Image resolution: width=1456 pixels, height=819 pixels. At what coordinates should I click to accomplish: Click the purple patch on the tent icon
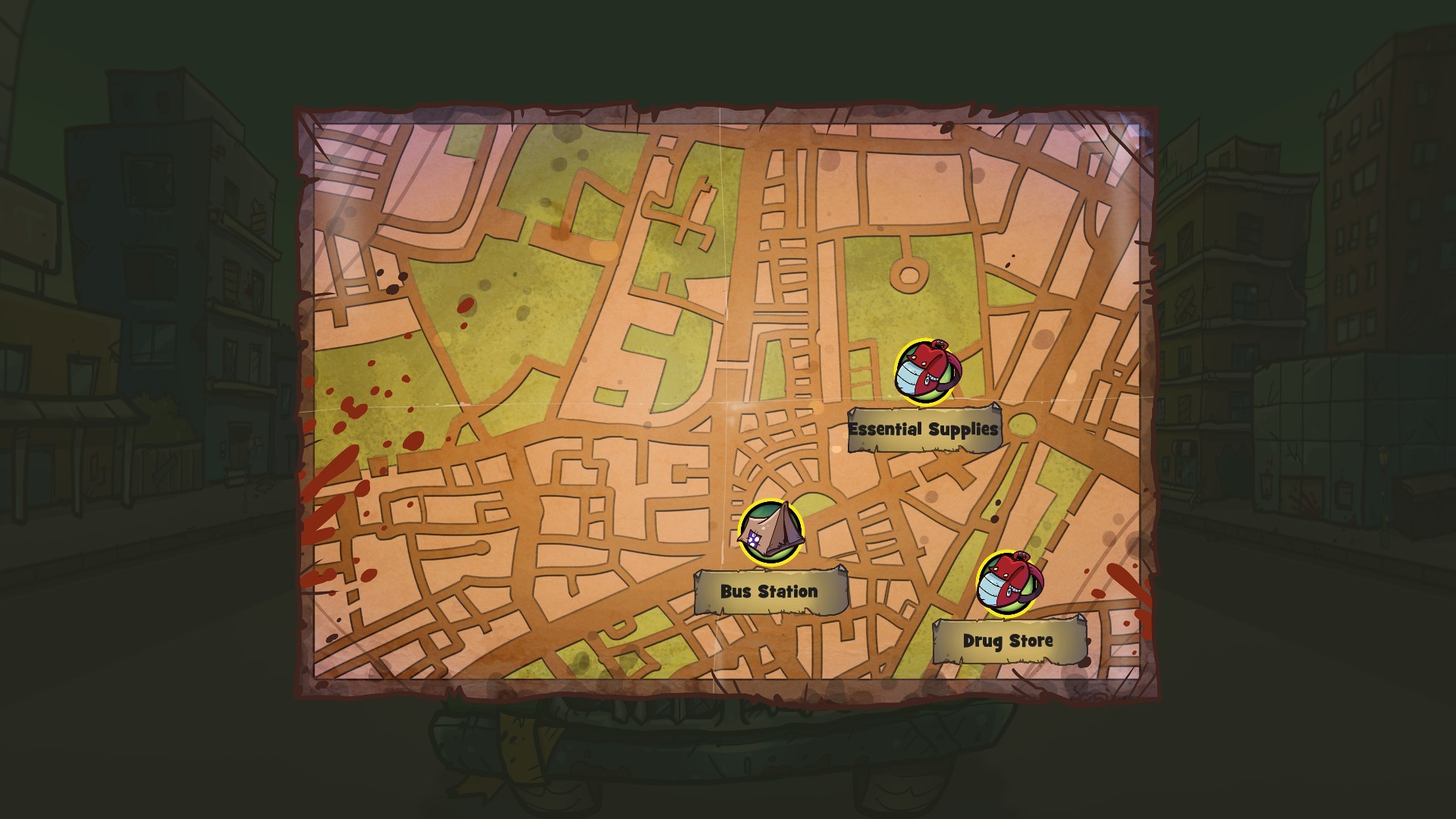coord(755,538)
